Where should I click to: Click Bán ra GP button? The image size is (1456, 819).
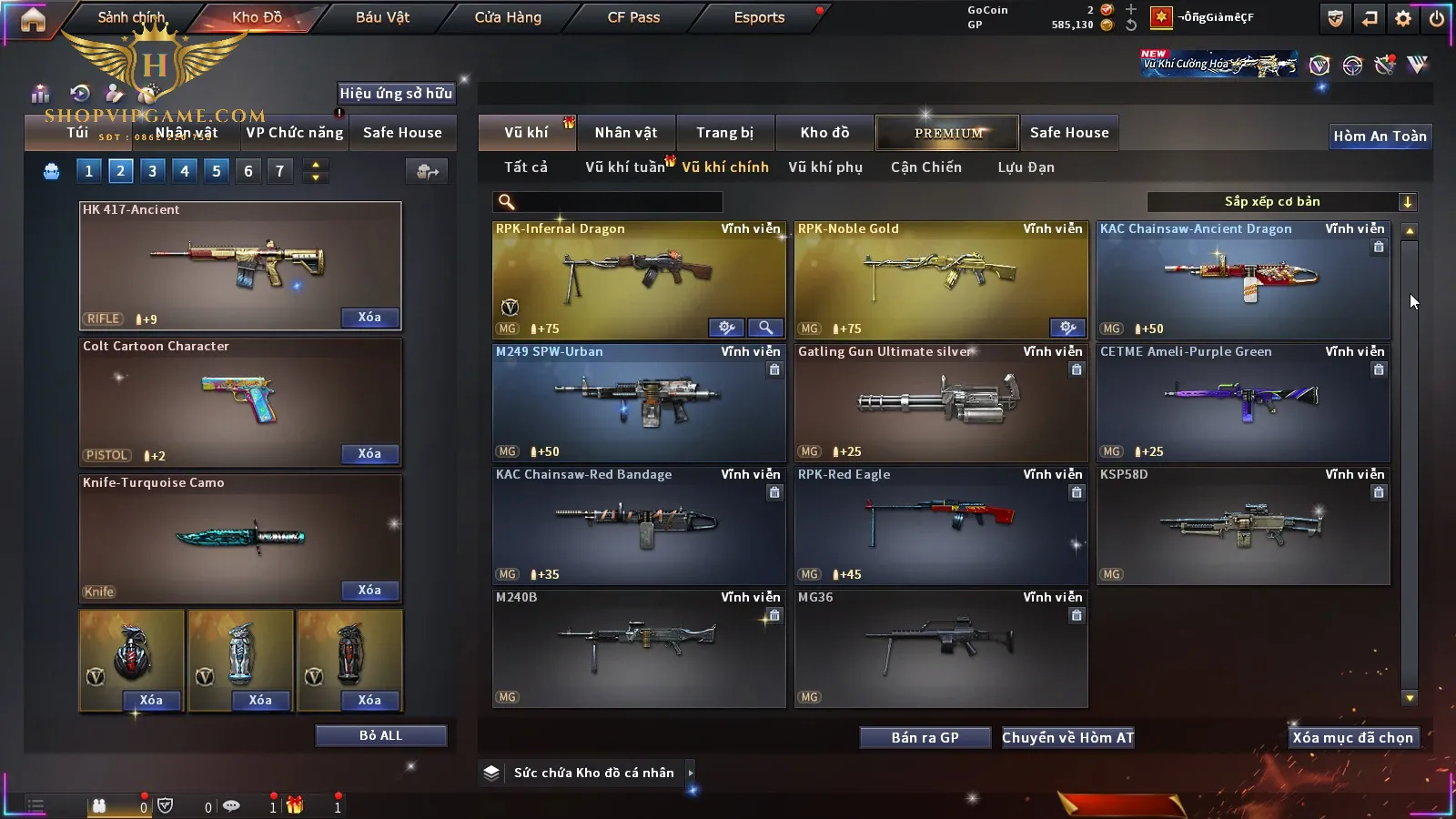click(925, 738)
